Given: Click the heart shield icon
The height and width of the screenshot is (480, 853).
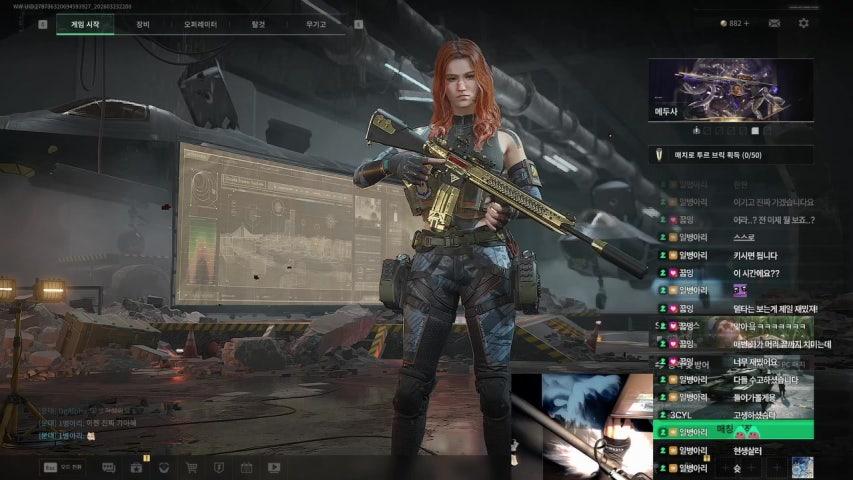Looking at the screenshot, I should pos(164,467).
